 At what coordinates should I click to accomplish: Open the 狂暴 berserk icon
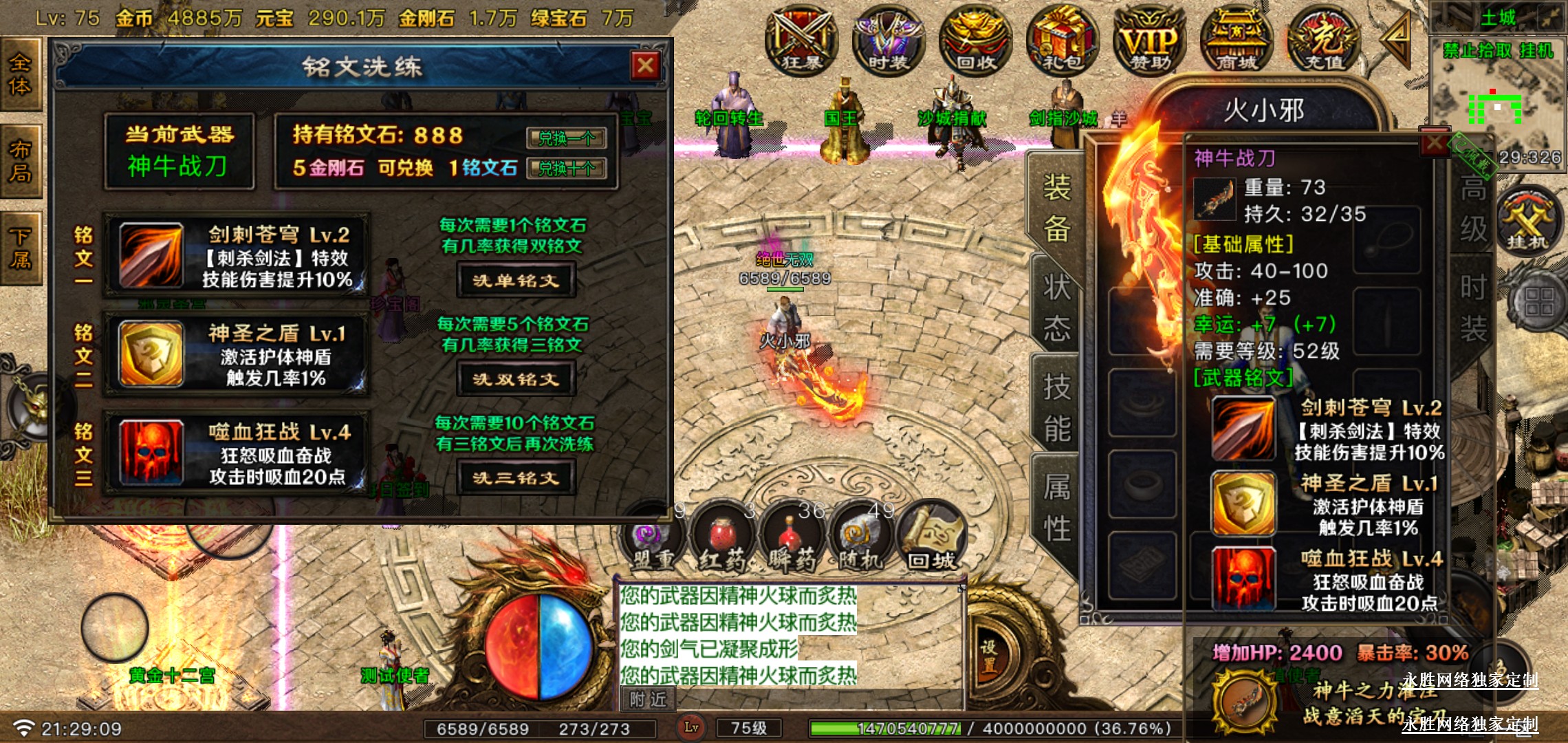[x=801, y=40]
